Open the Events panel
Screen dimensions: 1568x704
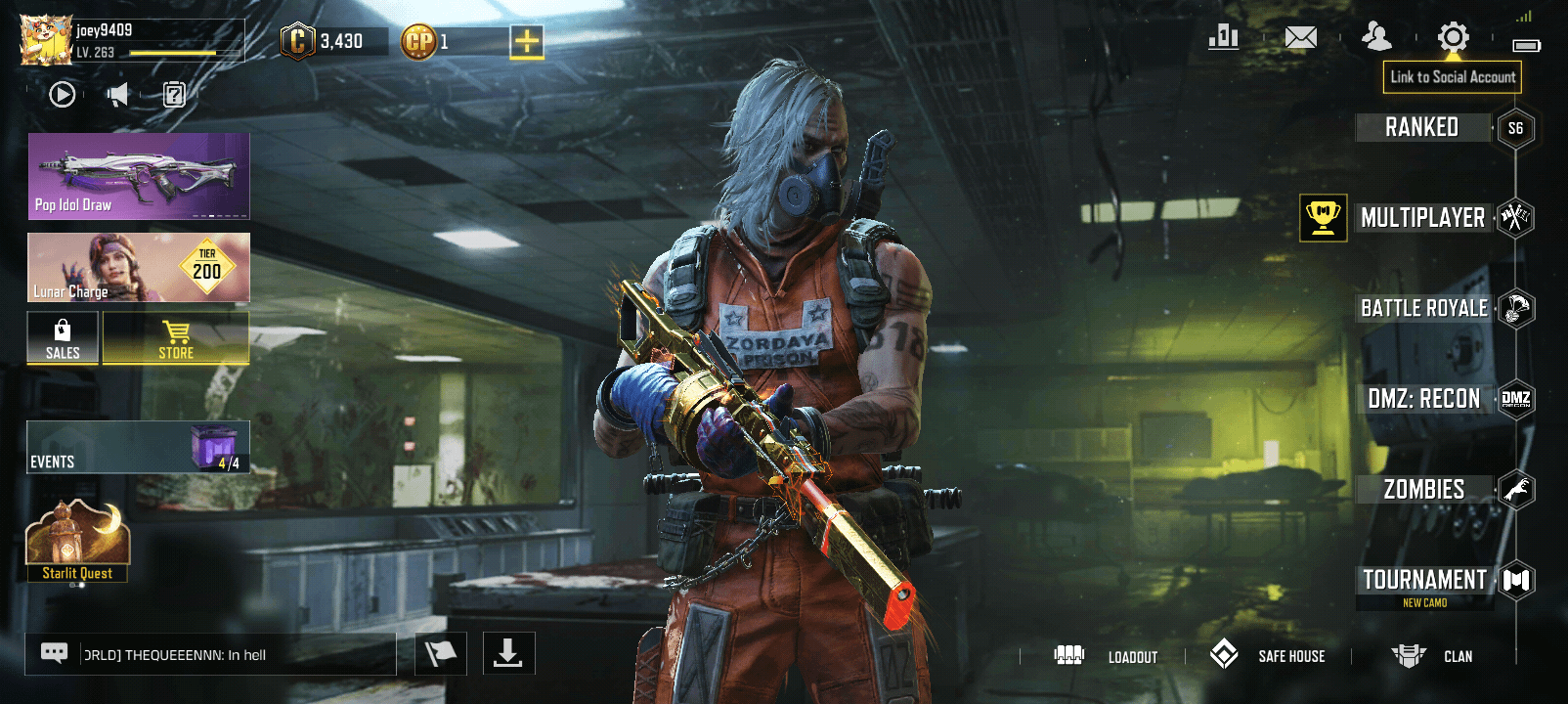(x=138, y=447)
